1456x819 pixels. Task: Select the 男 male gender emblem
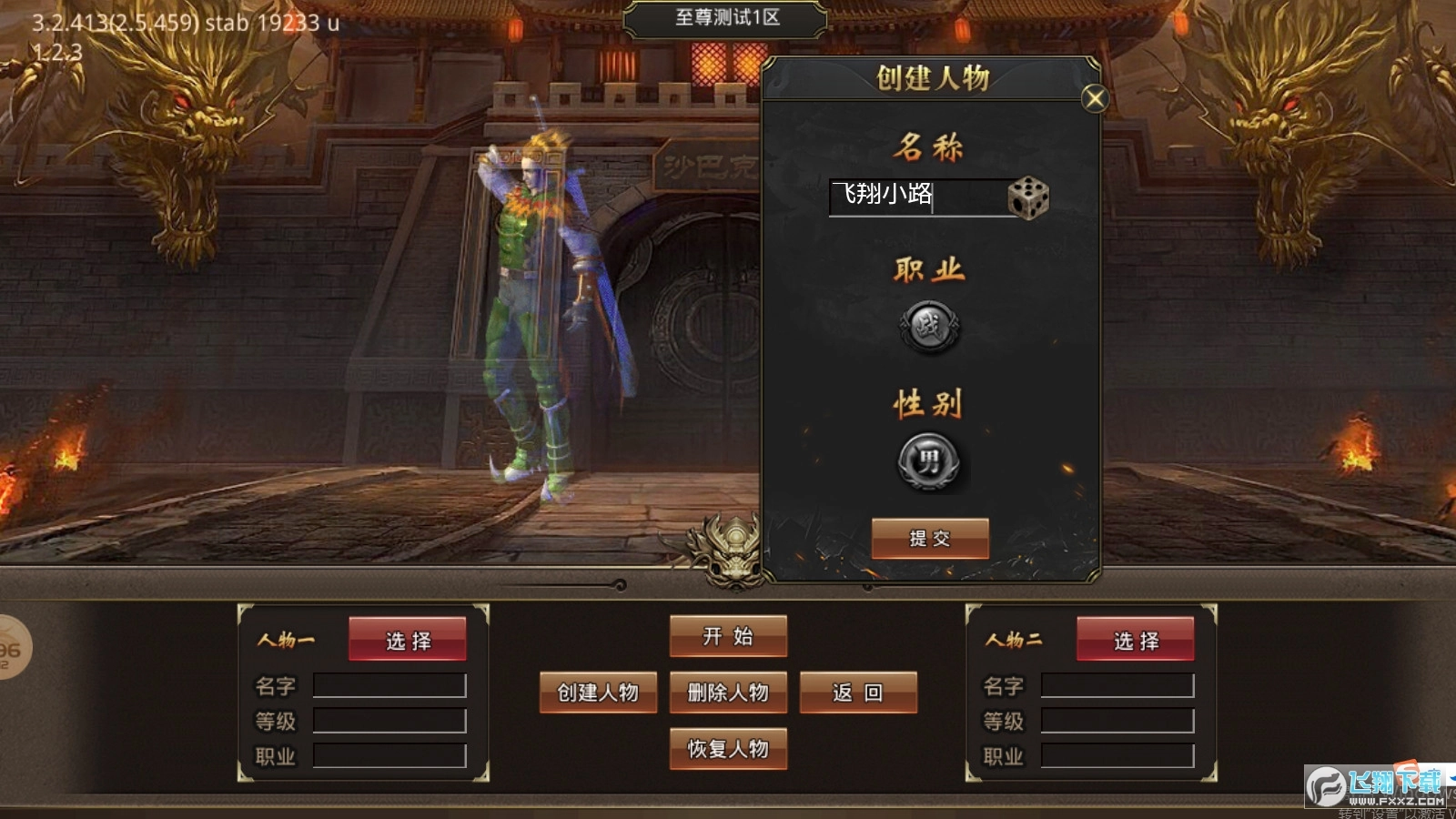(x=928, y=460)
